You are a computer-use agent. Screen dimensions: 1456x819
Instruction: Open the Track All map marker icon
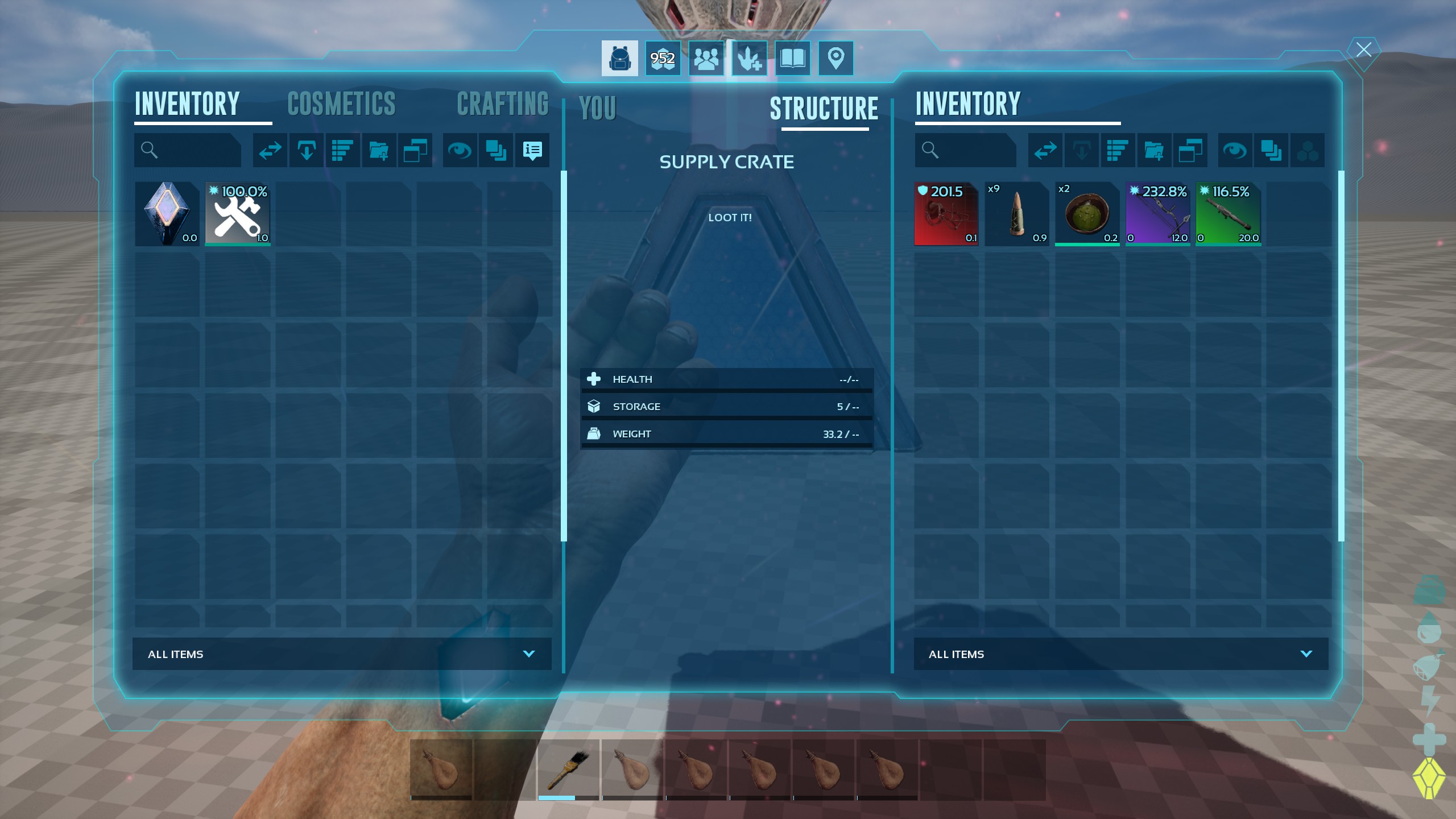(836, 57)
